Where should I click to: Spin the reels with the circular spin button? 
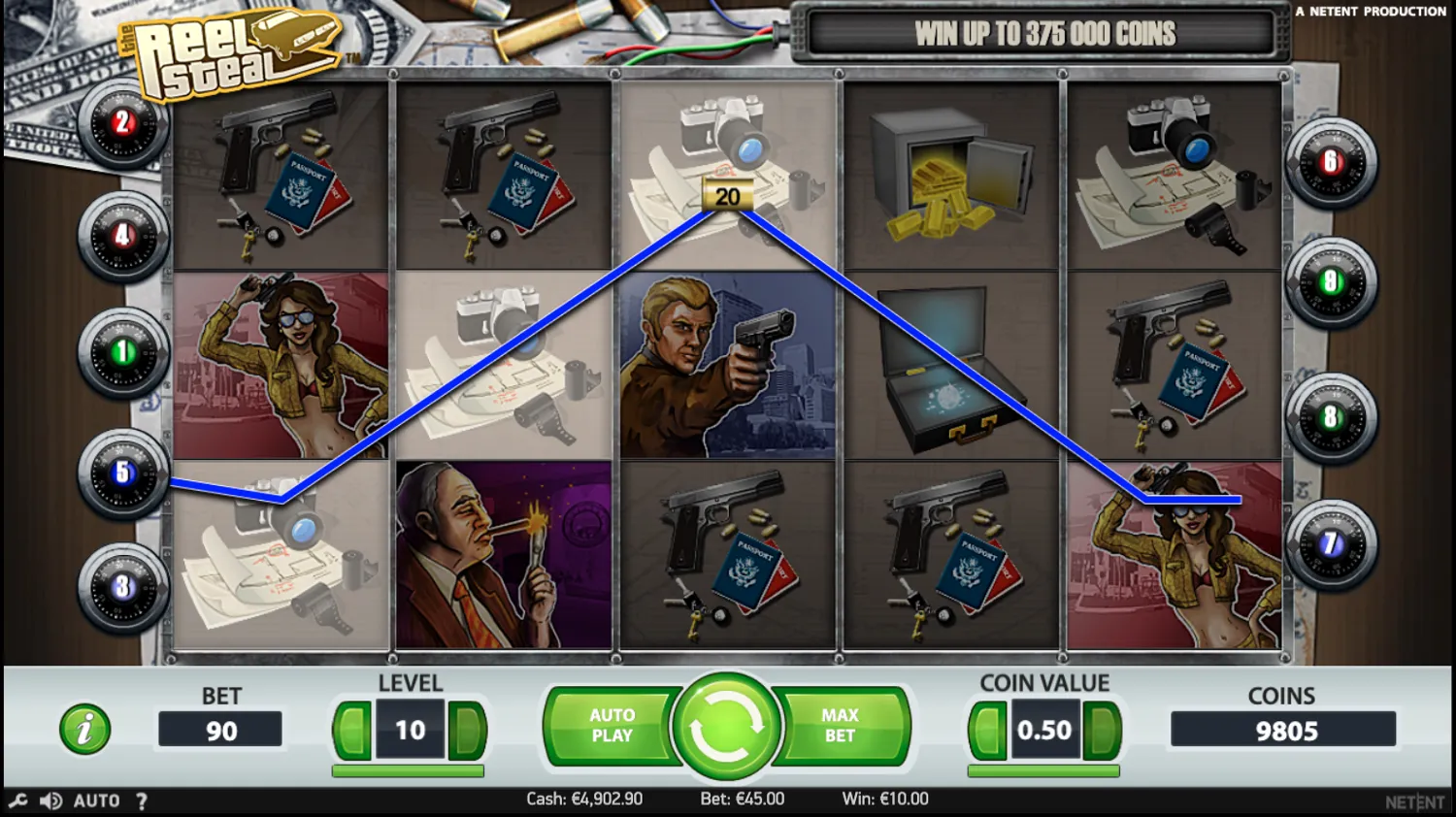tap(728, 726)
